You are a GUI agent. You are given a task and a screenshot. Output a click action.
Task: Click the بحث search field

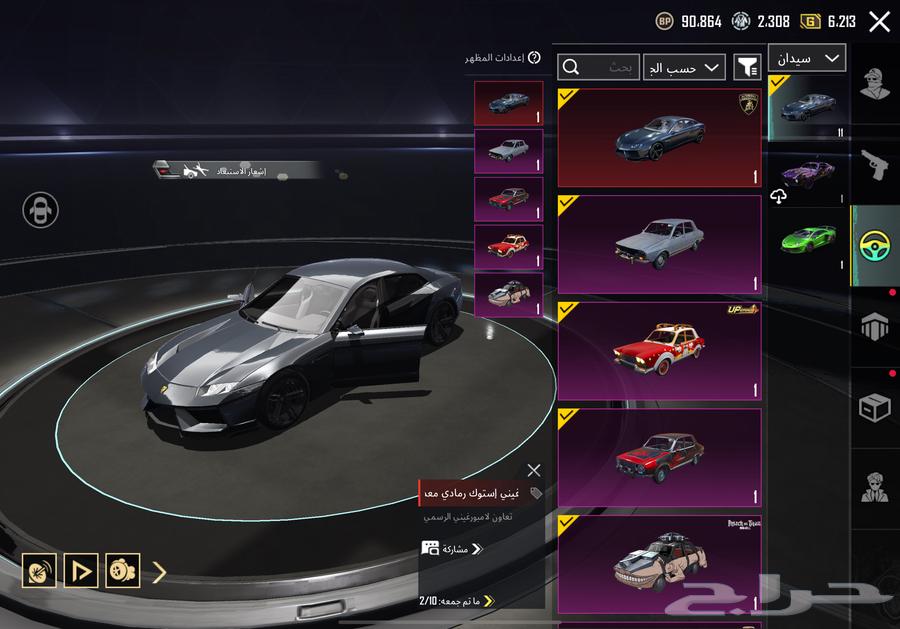pyautogui.click(x=598, y=67)
